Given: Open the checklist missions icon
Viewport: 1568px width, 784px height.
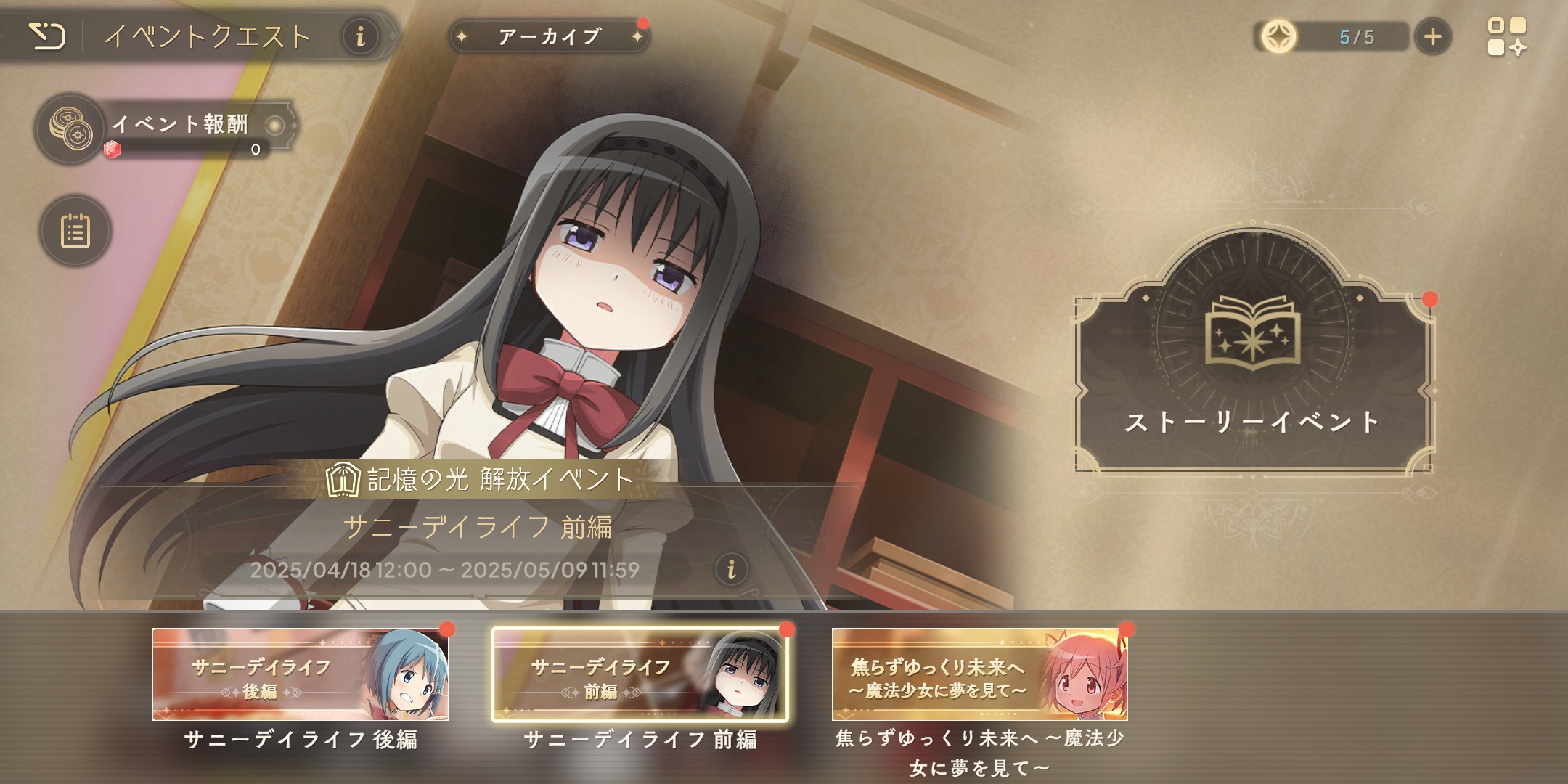Looking at the screenshot, I should pos(75,231).
